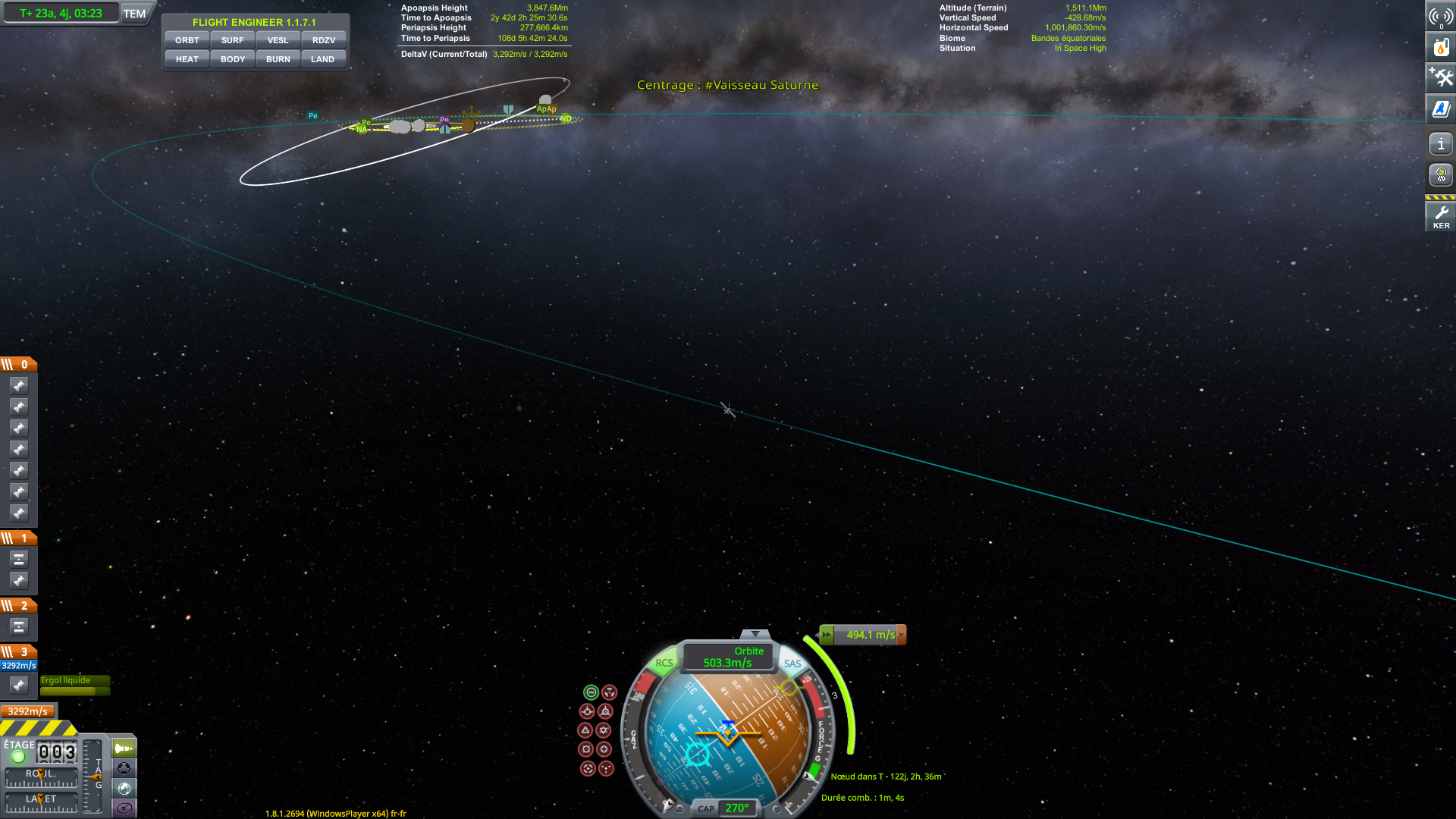Open the resources fuel canister panel
This screenshot has height=819, width=1456.
(1441, 47)
